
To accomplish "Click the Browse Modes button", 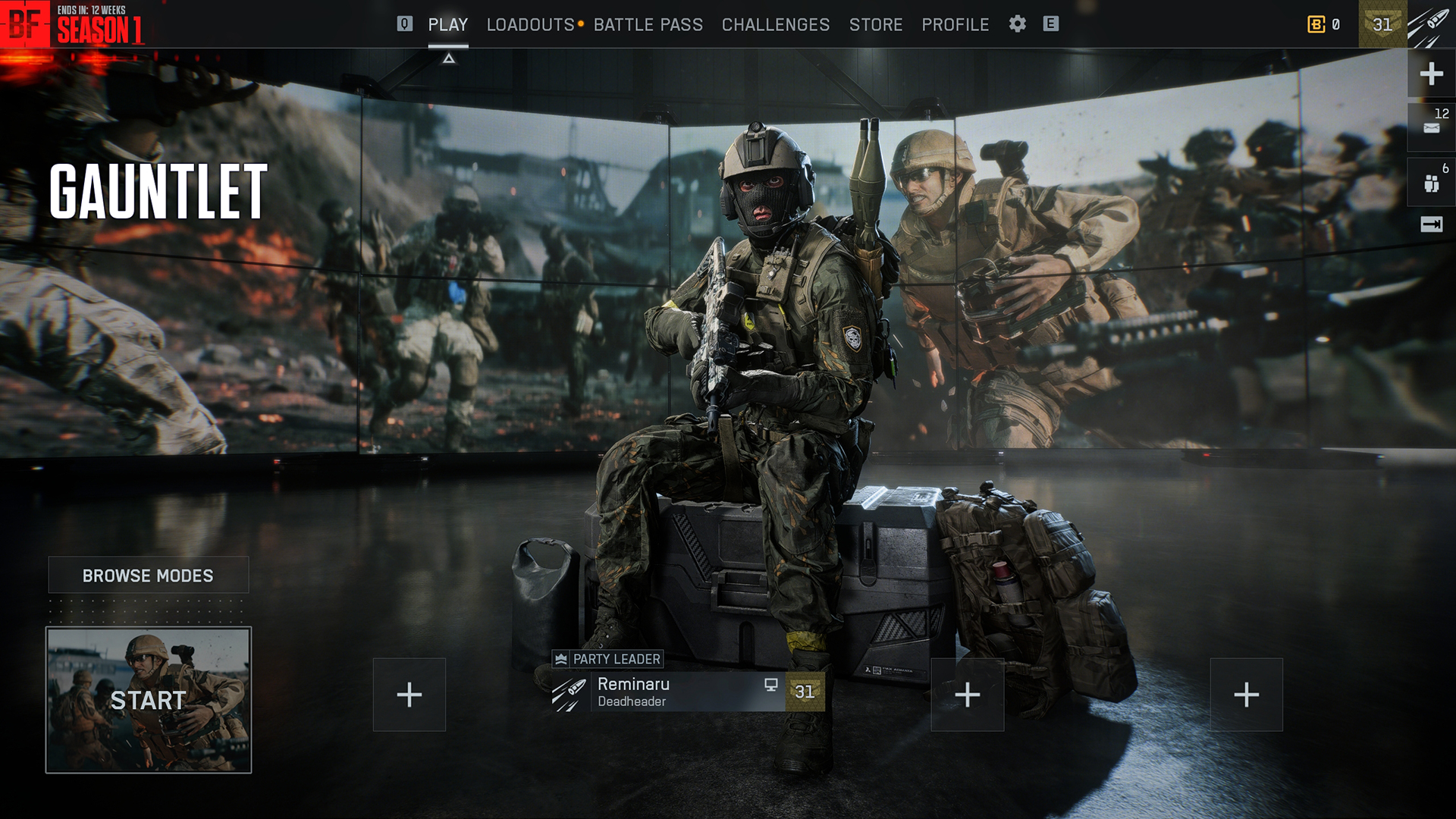I will coord(148,576).
